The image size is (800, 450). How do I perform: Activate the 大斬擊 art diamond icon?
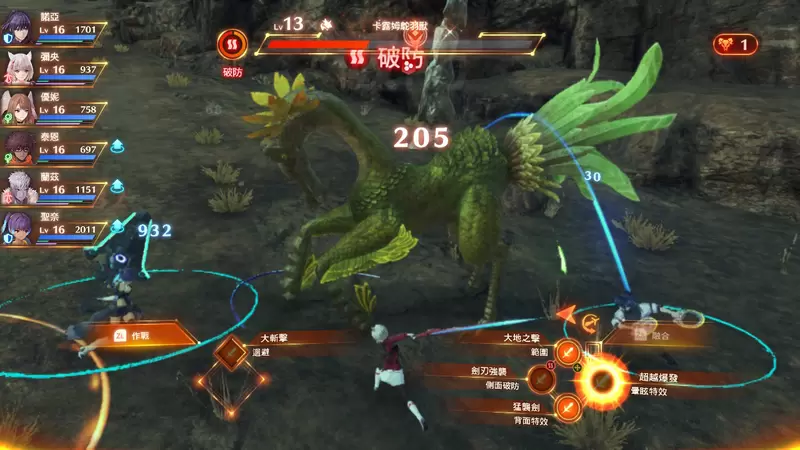(232, 352)
